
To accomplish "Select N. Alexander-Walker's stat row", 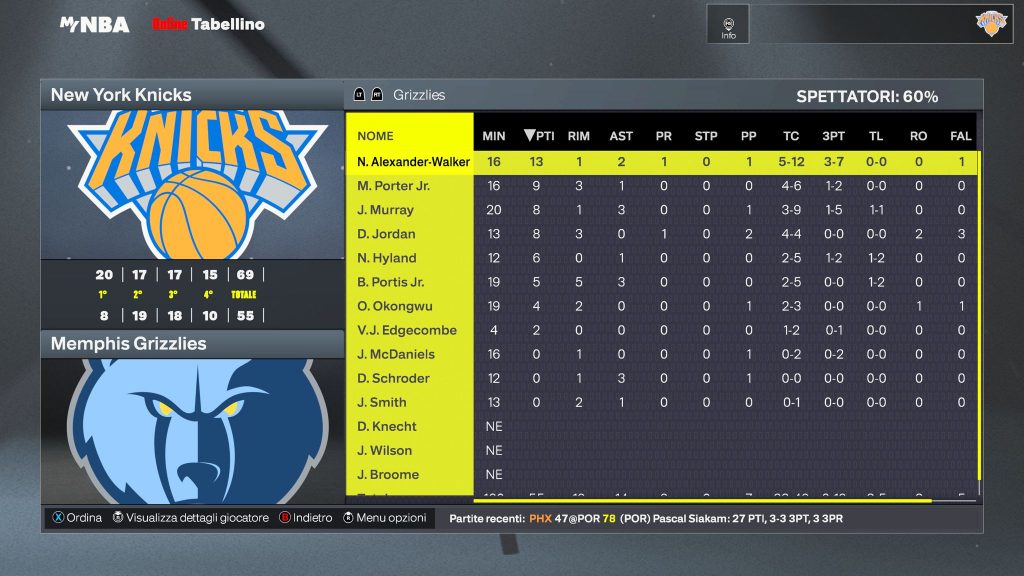I will (x=413, y=162).
